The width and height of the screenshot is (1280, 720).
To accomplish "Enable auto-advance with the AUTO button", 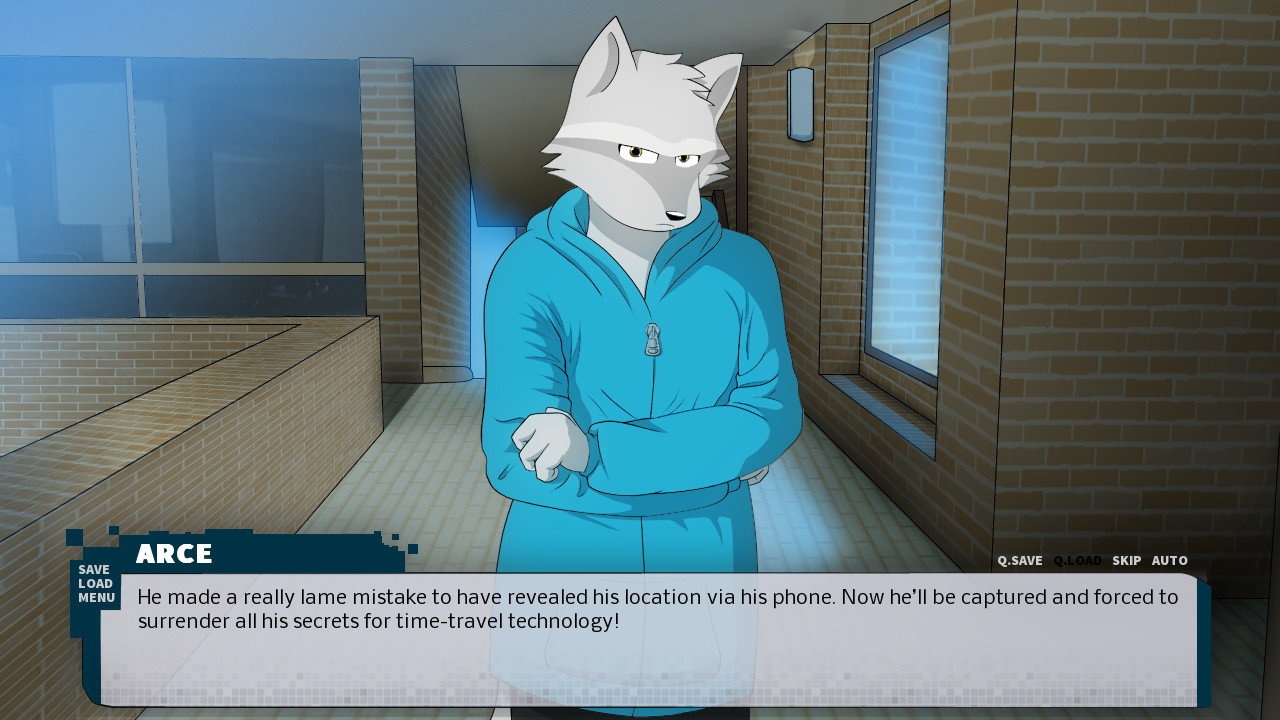I will 1169,560.
